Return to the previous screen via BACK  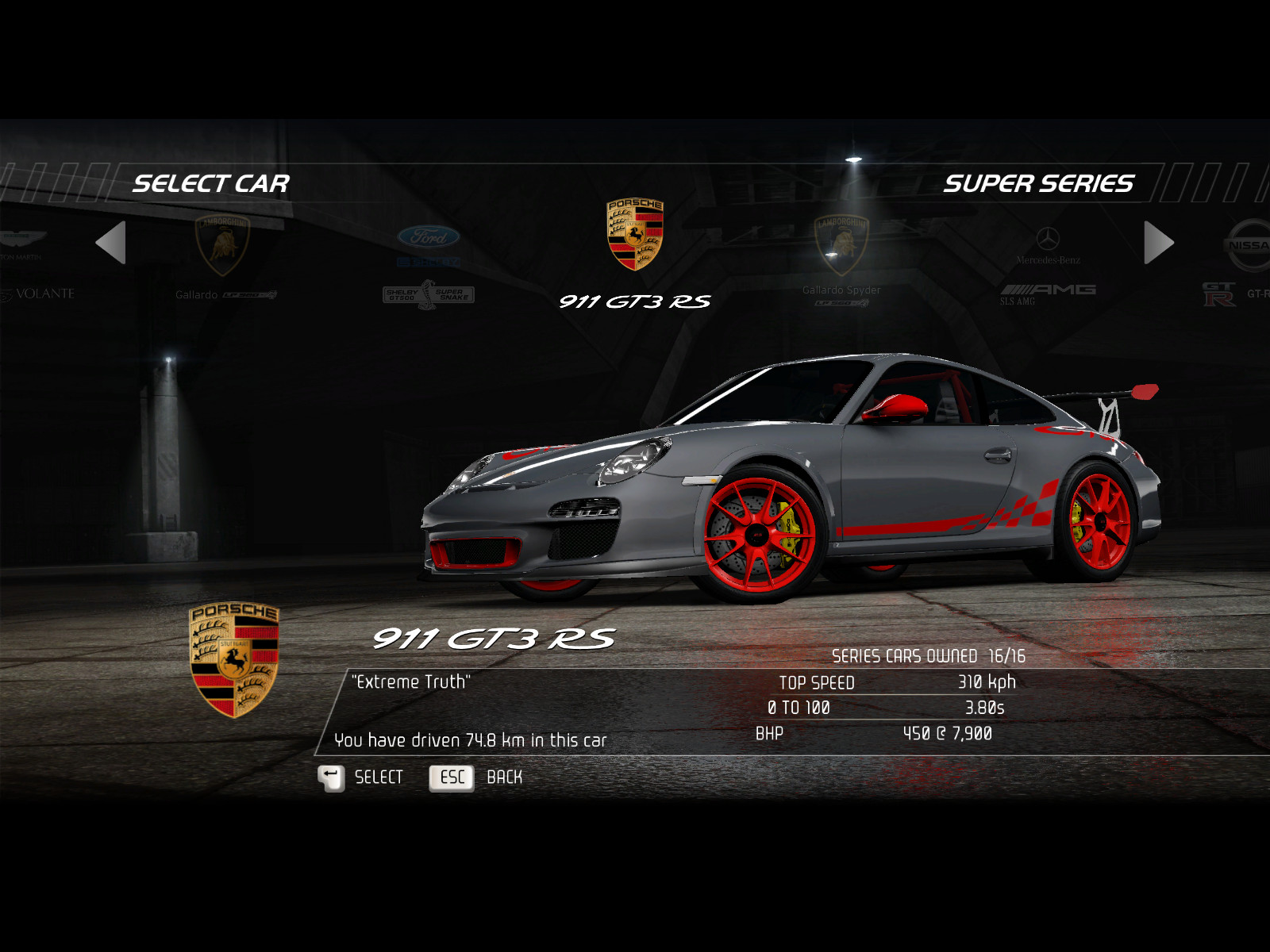click(x=504, y=777)
